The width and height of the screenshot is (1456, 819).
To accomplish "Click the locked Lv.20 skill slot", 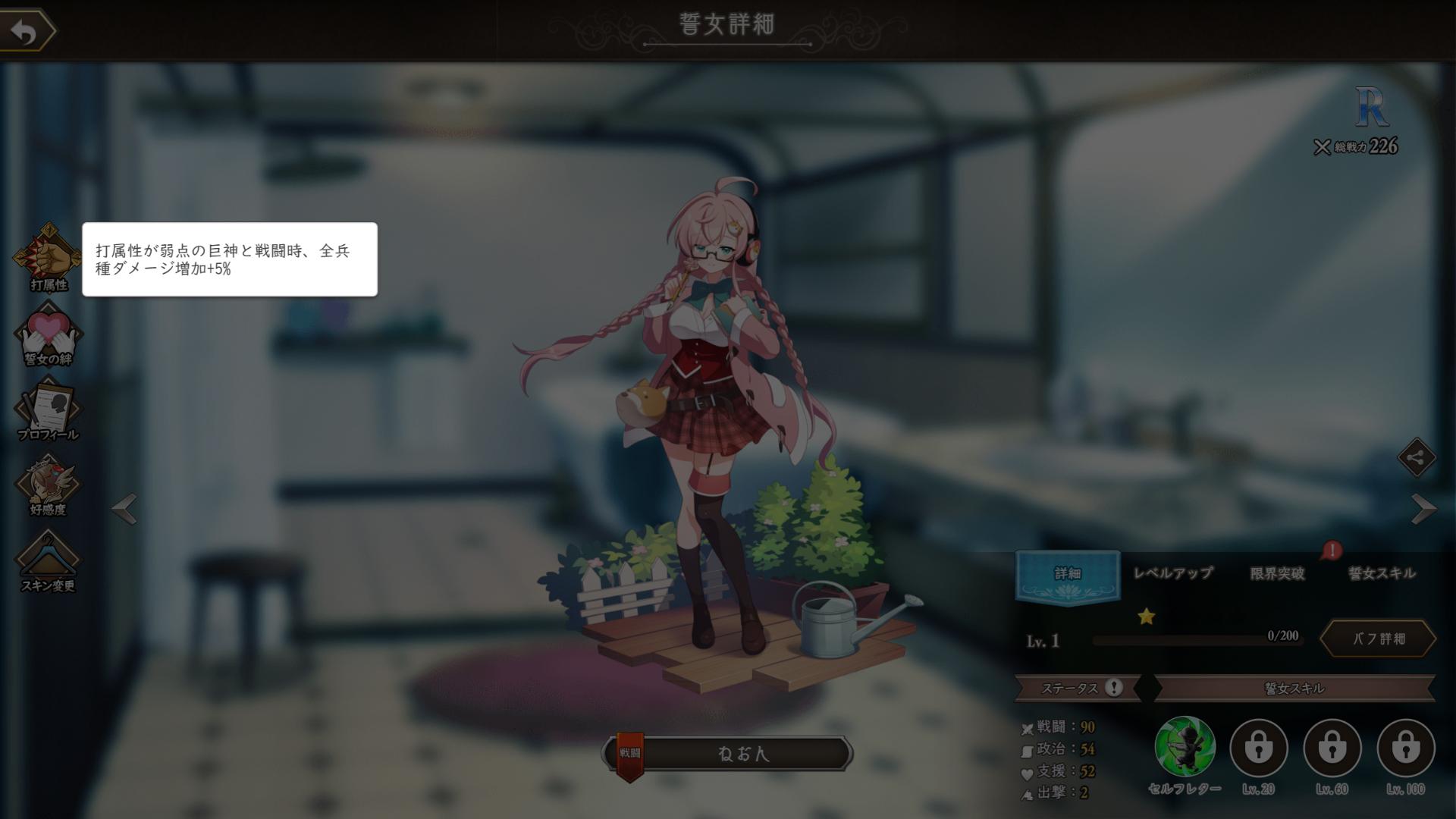I will pyautogui.click(x=1258, y=748).
